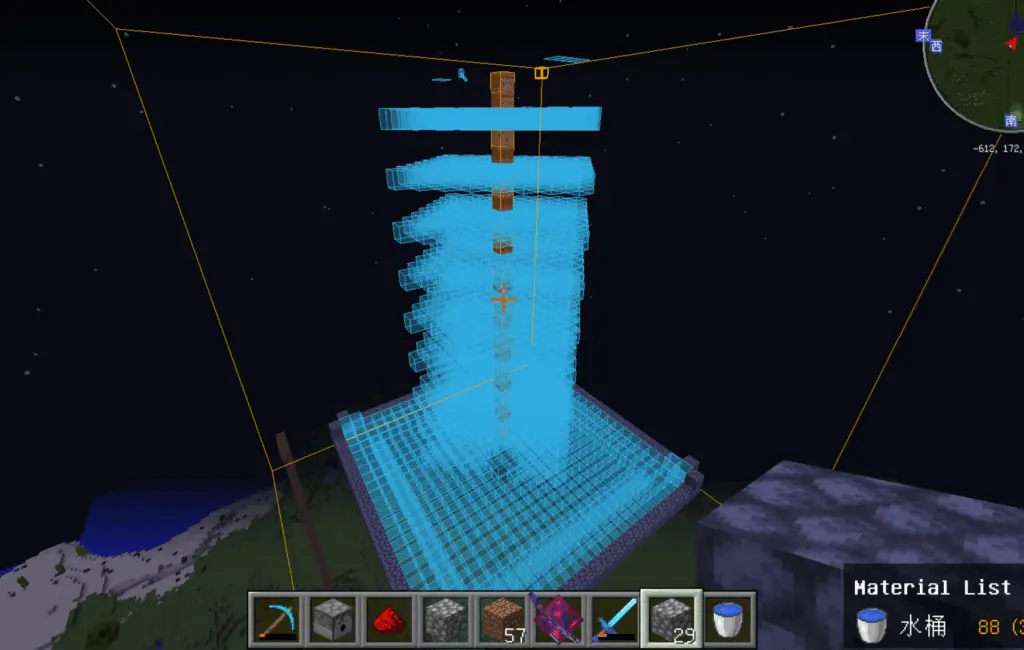This screenshot has width=1024, height=650.
Task: Select the cobblestone stack of 29
Action: pos(668,619)
